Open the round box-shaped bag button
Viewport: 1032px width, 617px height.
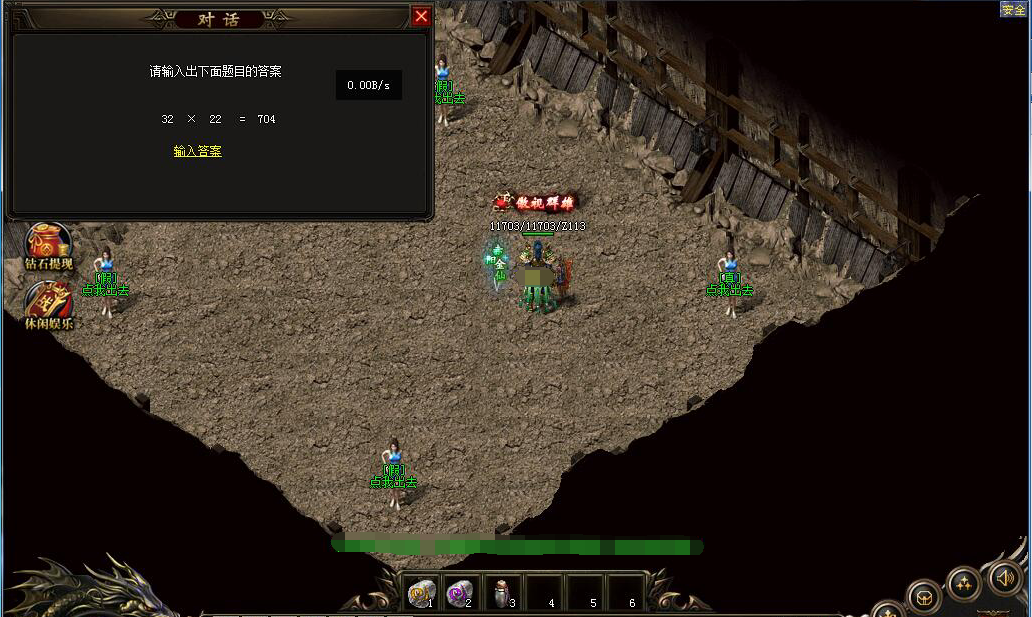pyautogui.click(x=923, y=597)
